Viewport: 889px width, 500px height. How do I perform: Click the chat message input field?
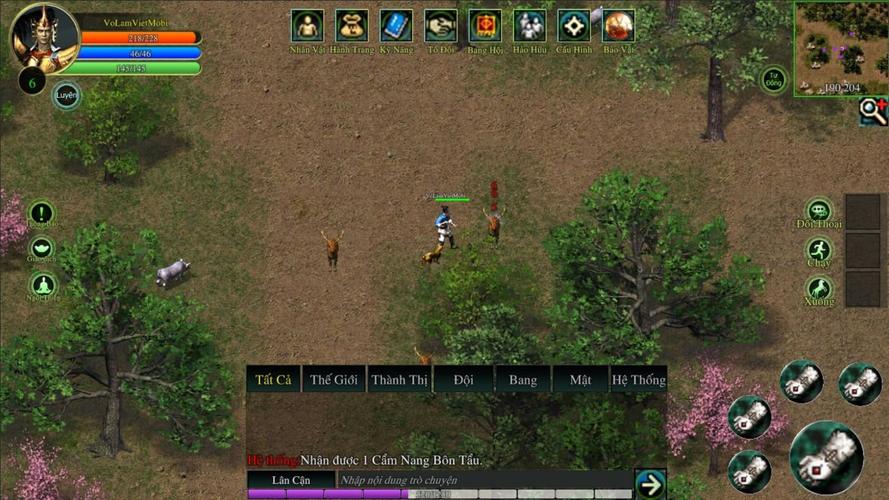point(483,481)
